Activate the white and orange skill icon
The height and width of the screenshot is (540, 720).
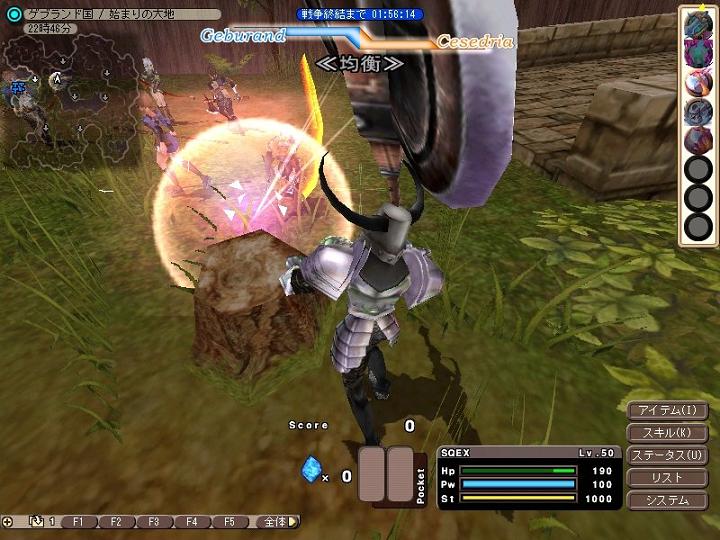point(697,83)
